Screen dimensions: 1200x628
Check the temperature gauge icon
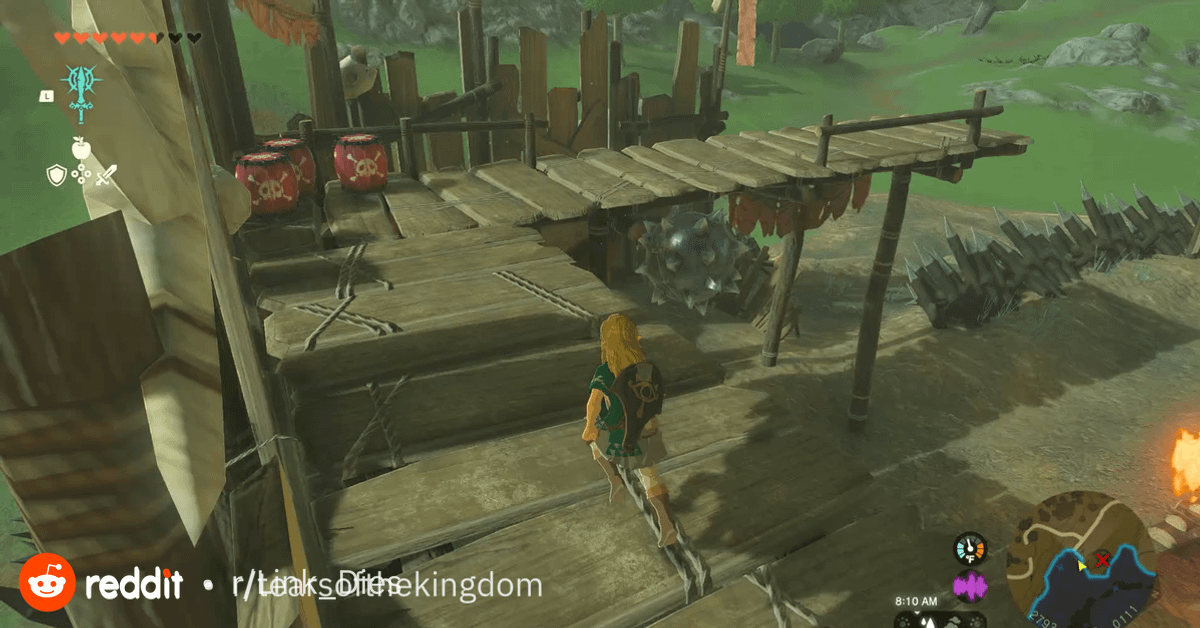pos(969,549)
